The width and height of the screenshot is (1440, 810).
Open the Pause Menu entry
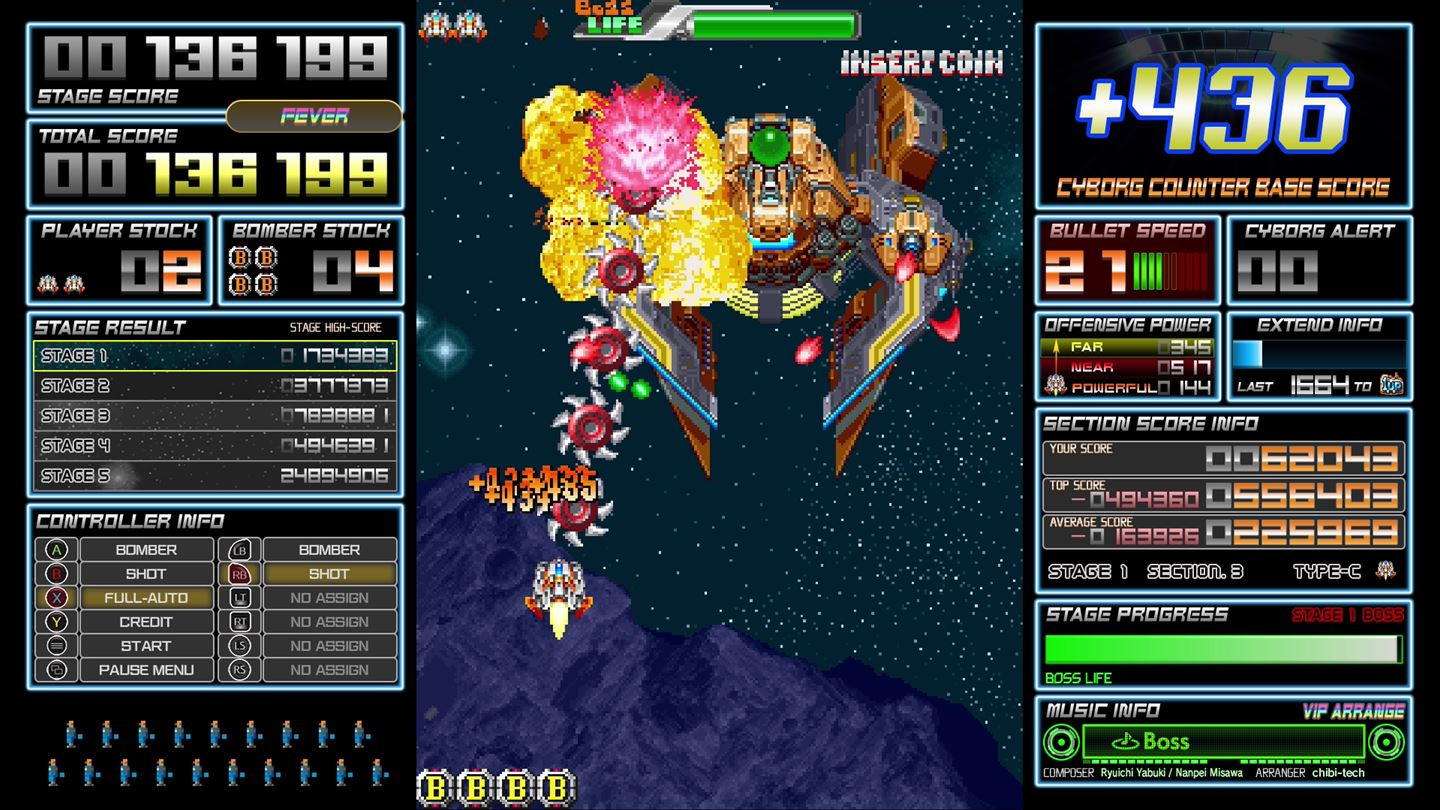[x=145, y=671]
